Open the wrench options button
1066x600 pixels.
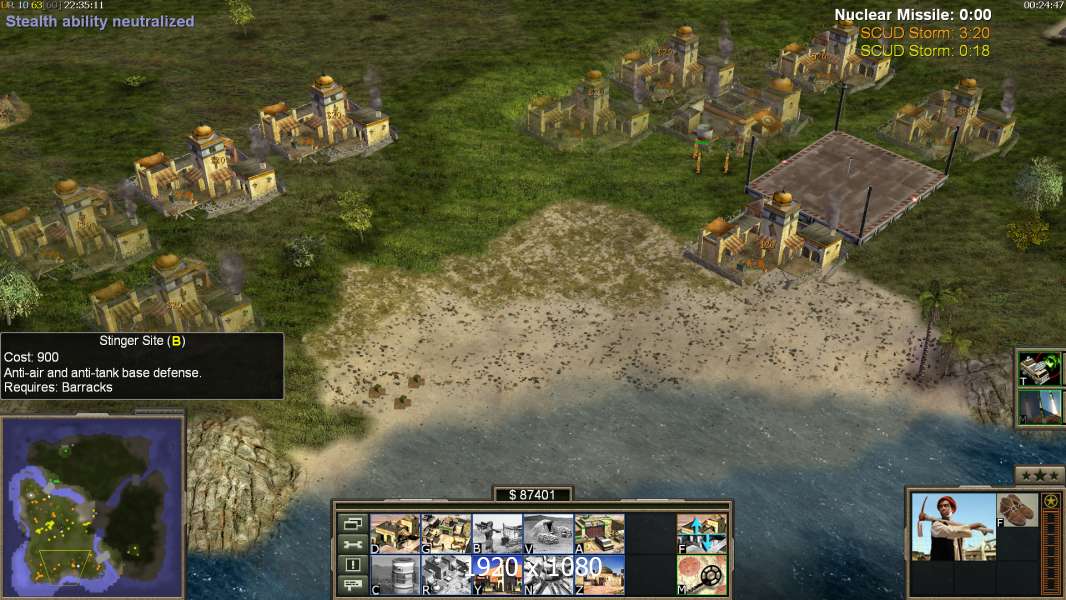click(351, 544)
